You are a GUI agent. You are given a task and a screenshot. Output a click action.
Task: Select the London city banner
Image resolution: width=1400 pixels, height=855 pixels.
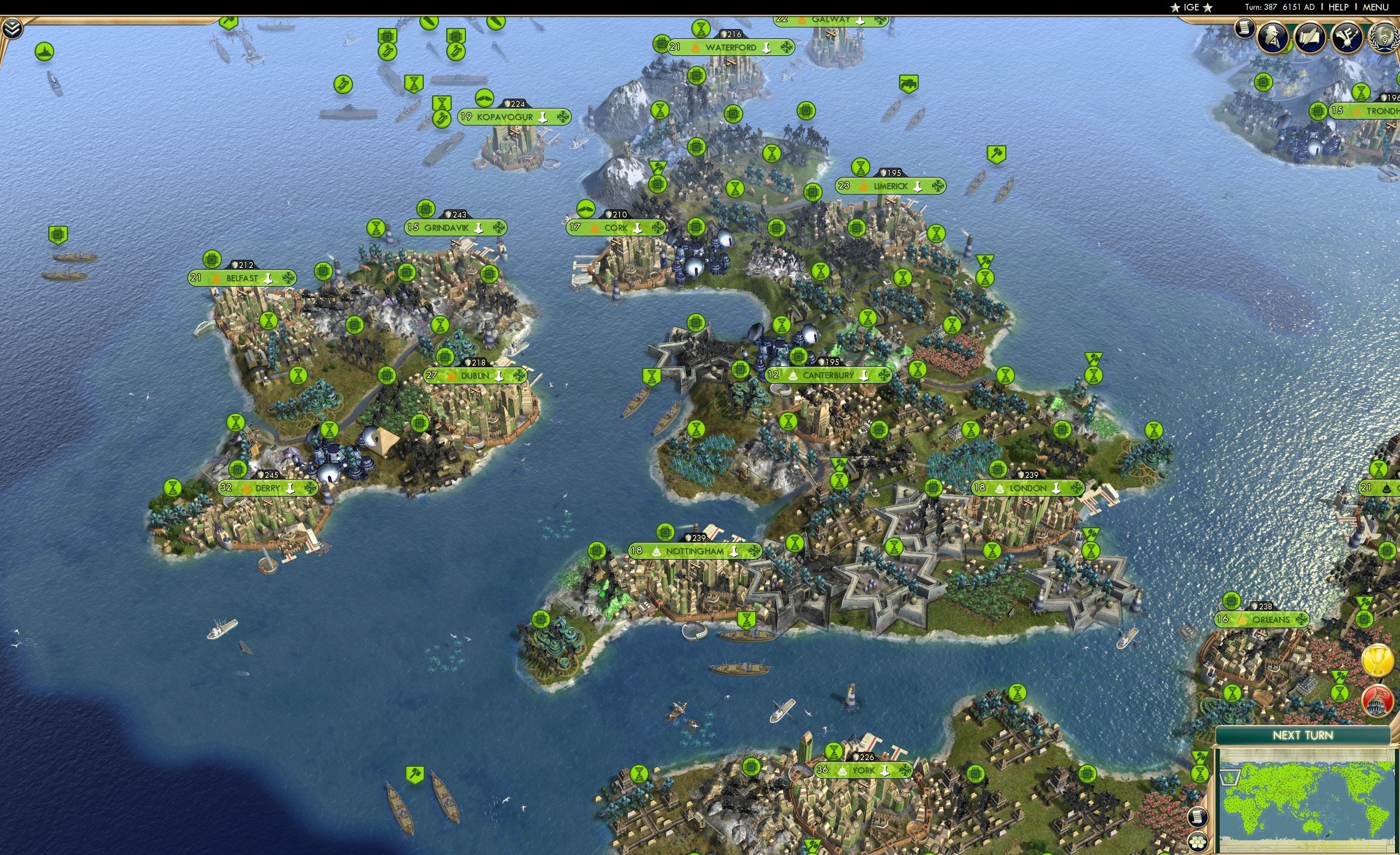[x=1028, y=487]
